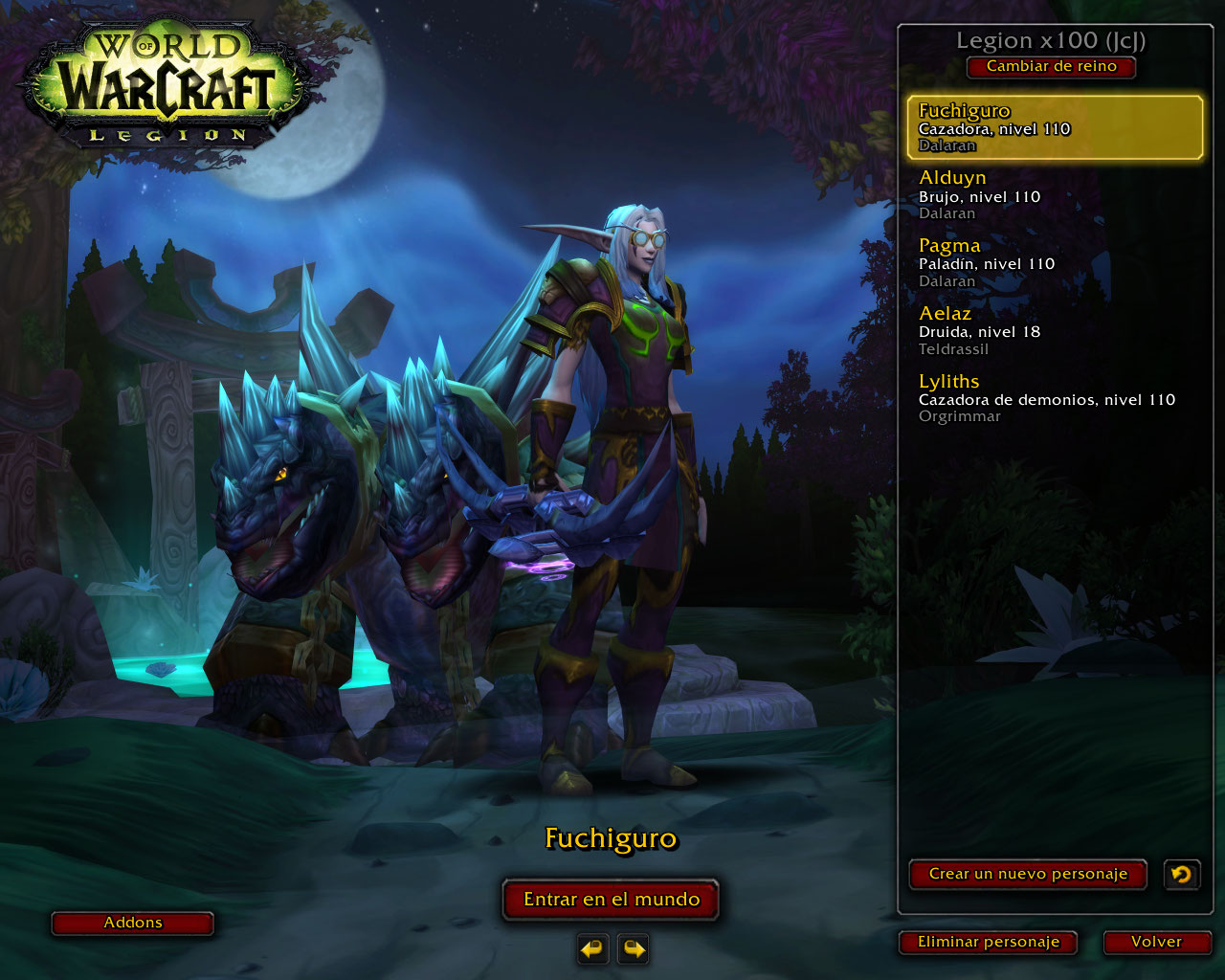Viewport: 1225px width, 980px height.
Task: Create a new character with Crear un nuevo personaje
Action: (1027, 874)
